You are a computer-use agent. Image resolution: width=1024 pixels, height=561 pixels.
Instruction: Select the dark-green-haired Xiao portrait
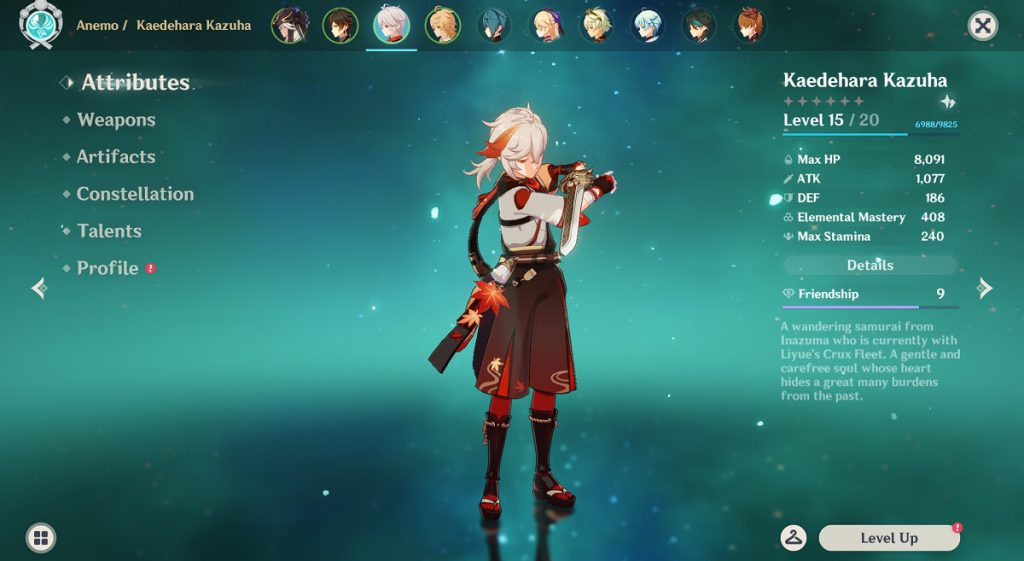[699, 26]
